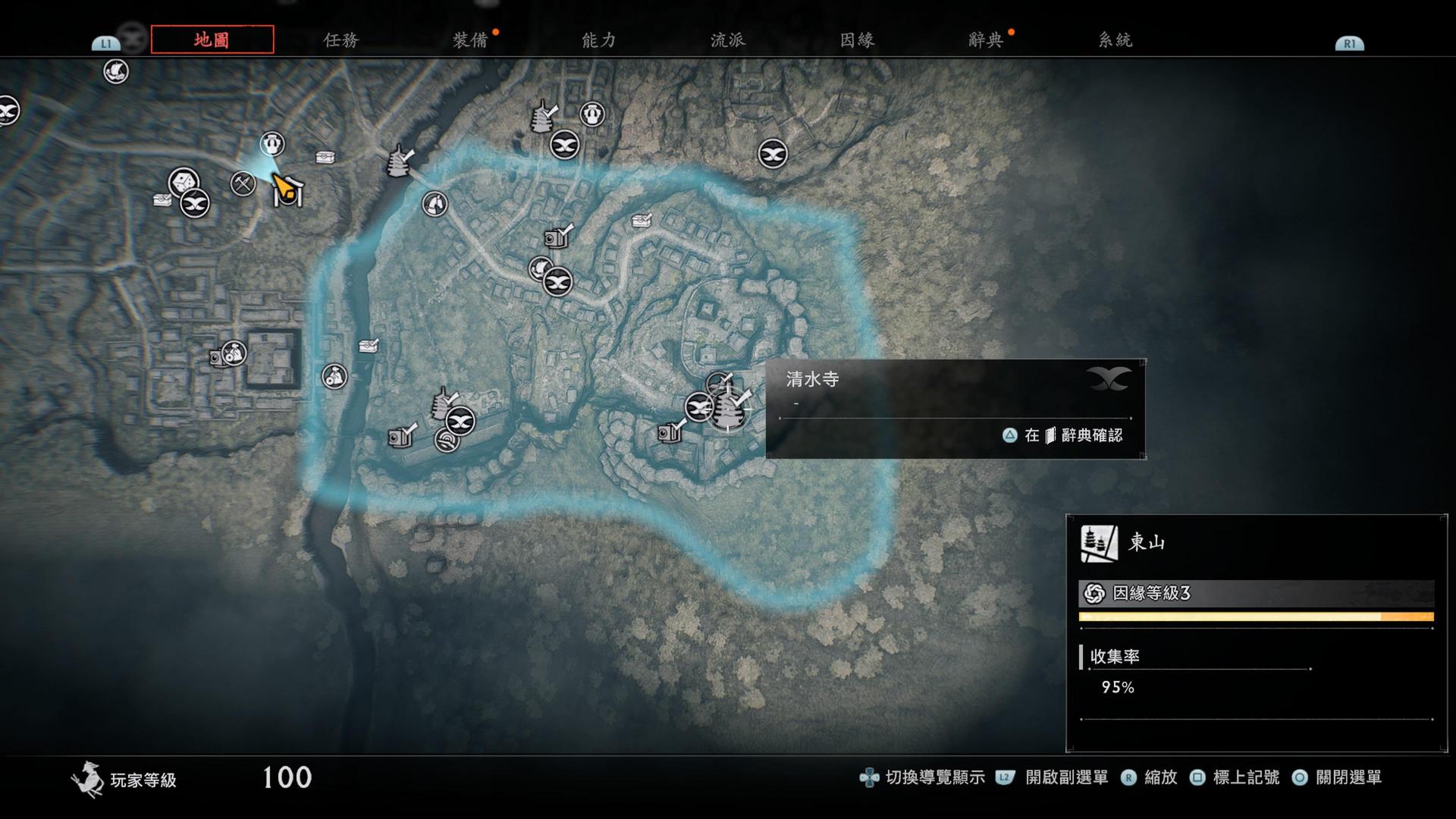Viewport: 1456px width, 819px height.
Task: Select the horse stable map marker
Action: pyautogui.click(x=434, y=203)
